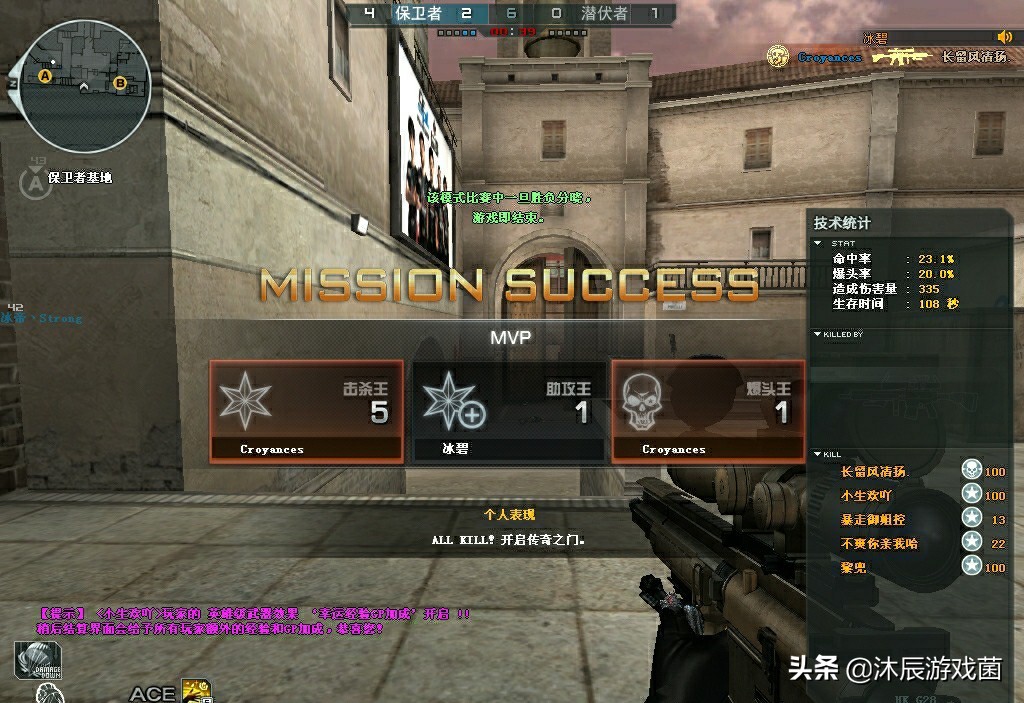Select the A bombsite marker on minimap
Image resolution: width=1024 pixels, height=703 pixels.
[45, 75]
